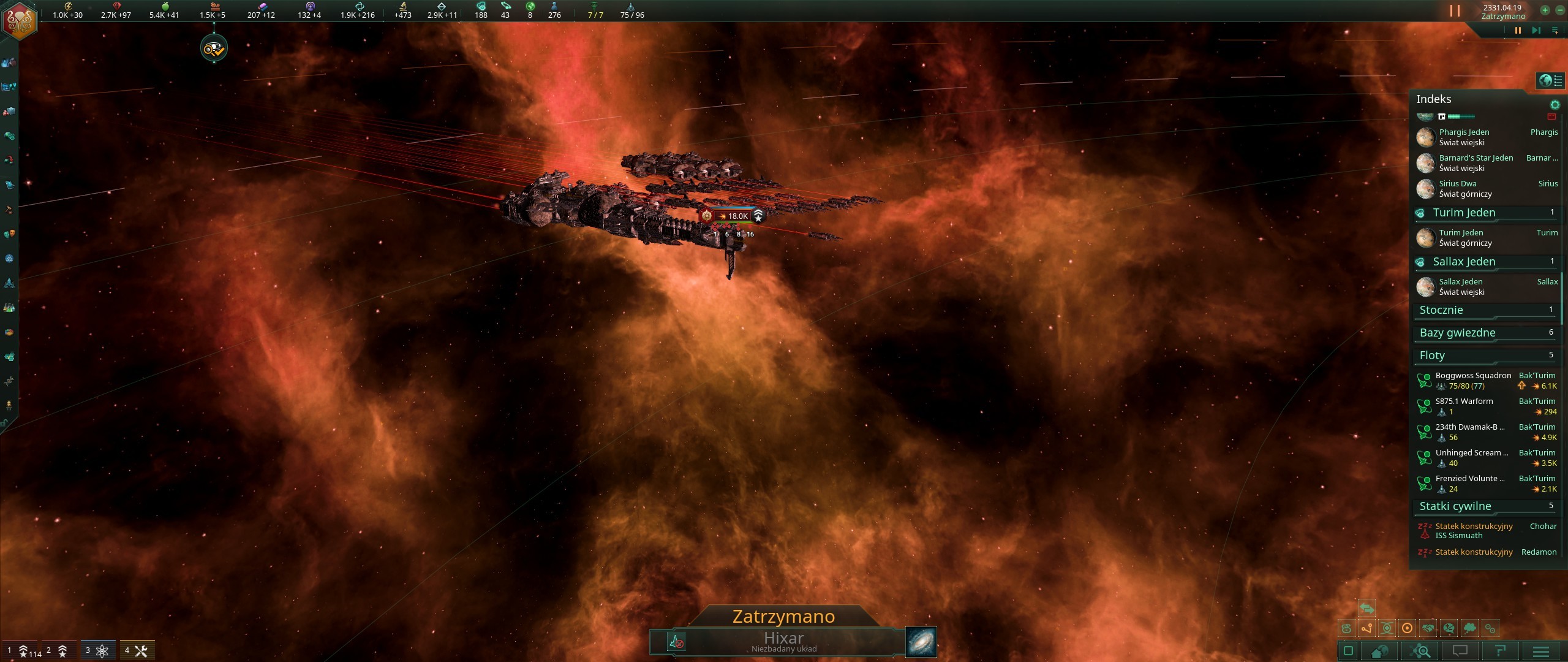Open the situation log magnifying glass icon

click(x=1420, y=652)
